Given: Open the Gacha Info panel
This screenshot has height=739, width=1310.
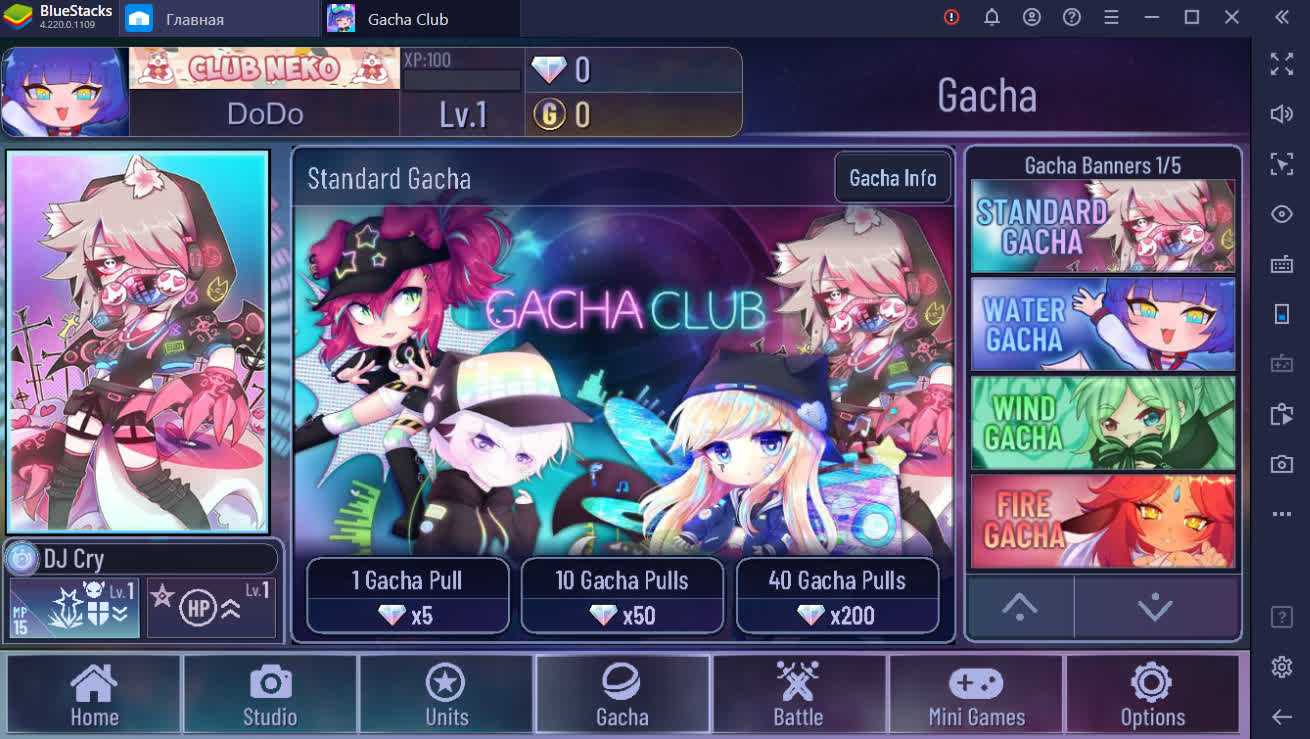Looking at the screenshot, I should tap(892, 178).
